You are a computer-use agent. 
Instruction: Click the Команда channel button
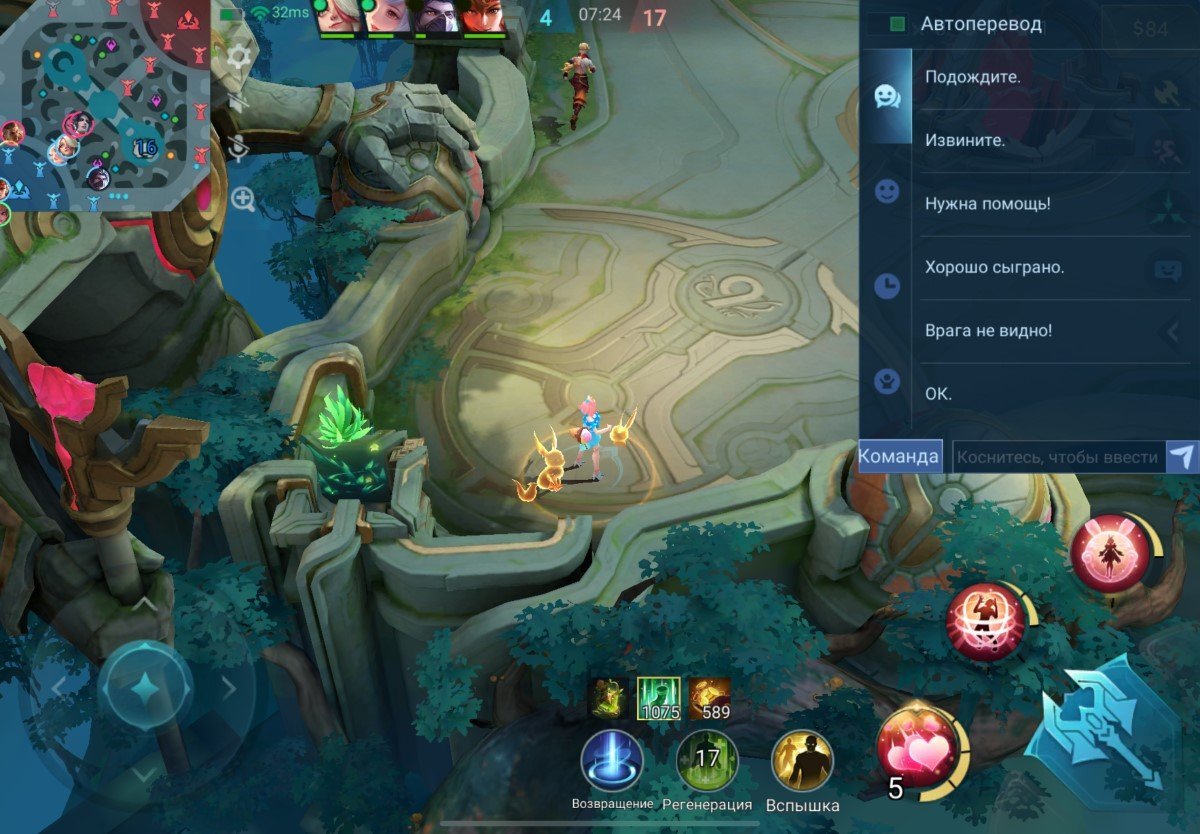click(x=900, y=456)
